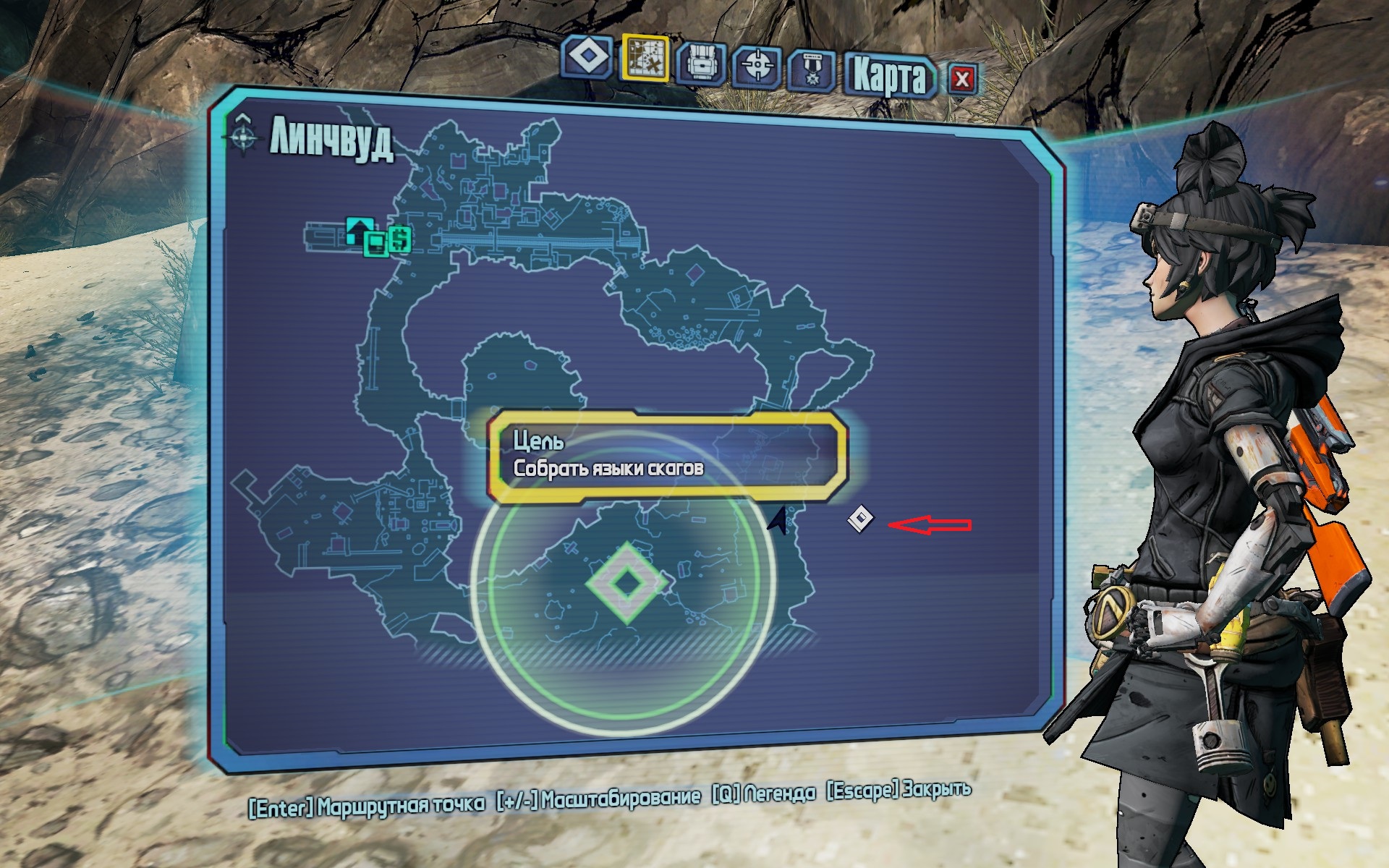Open the skills tab with the crosshair icon
Viewport: 1389px width, 868px height.
[x=757, y=67]
